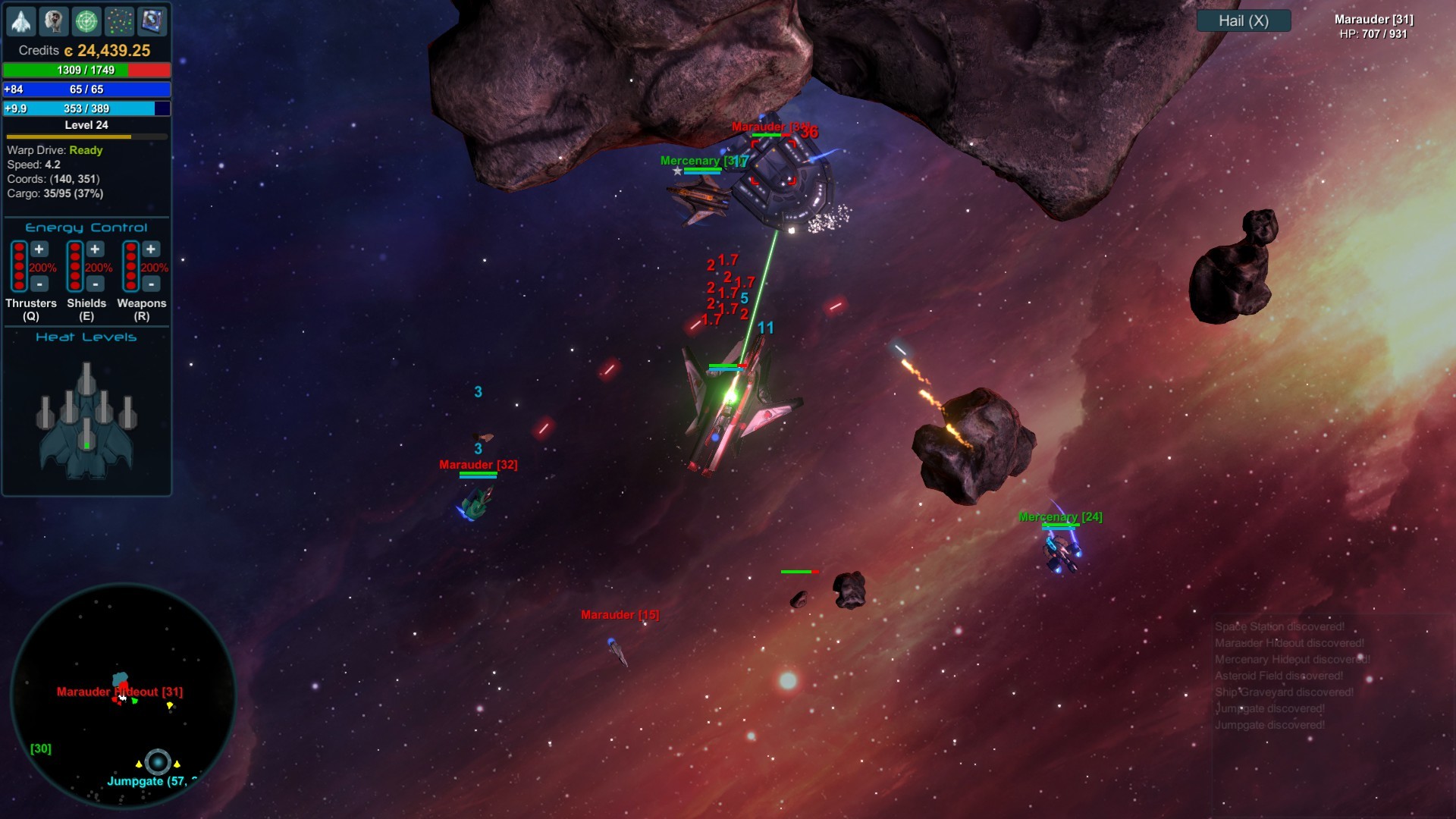
Task: Click the Space Station discovered notification
Action: point(1279,626)
